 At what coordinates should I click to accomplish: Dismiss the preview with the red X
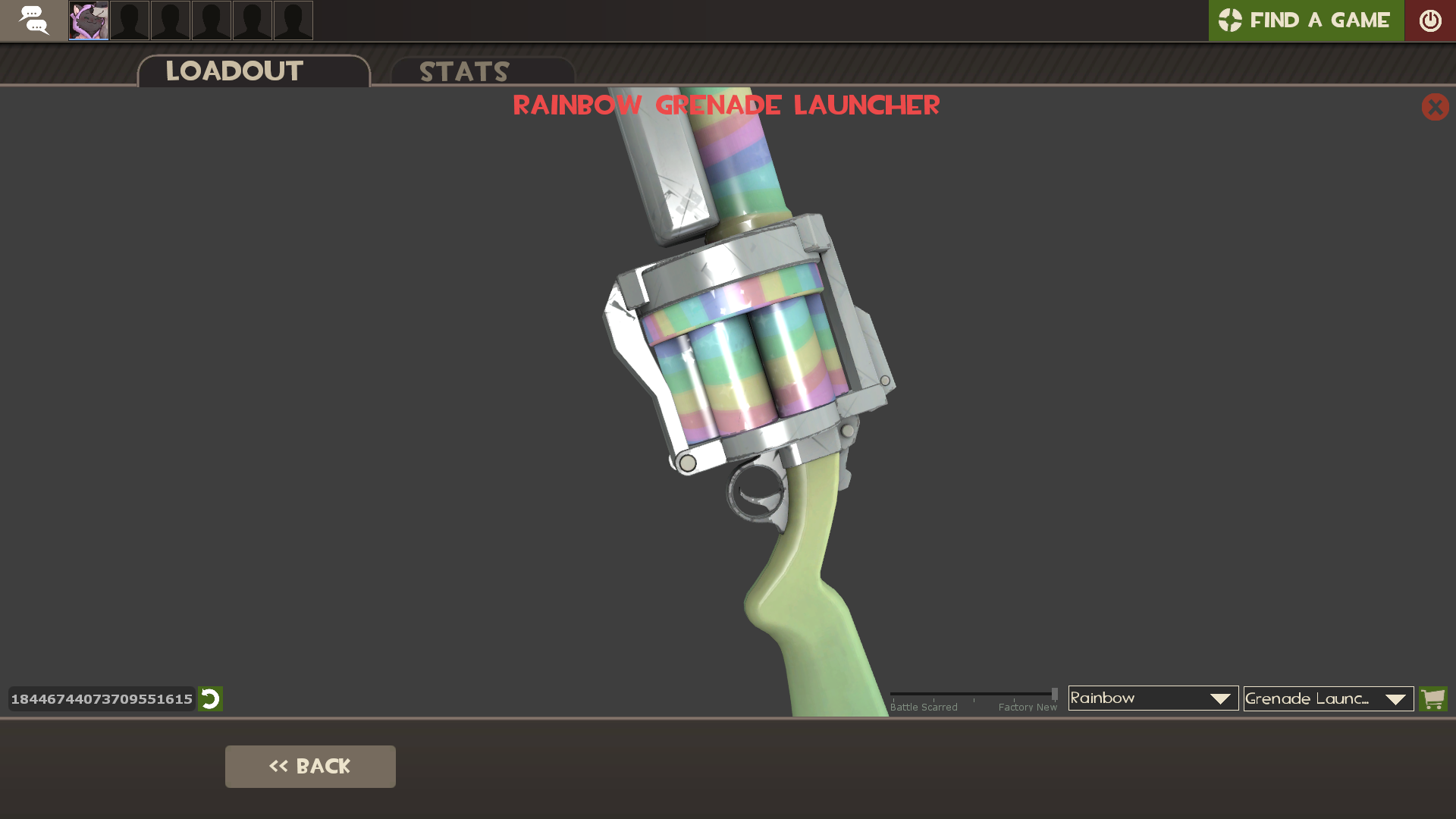click(x=1435, y=108)
